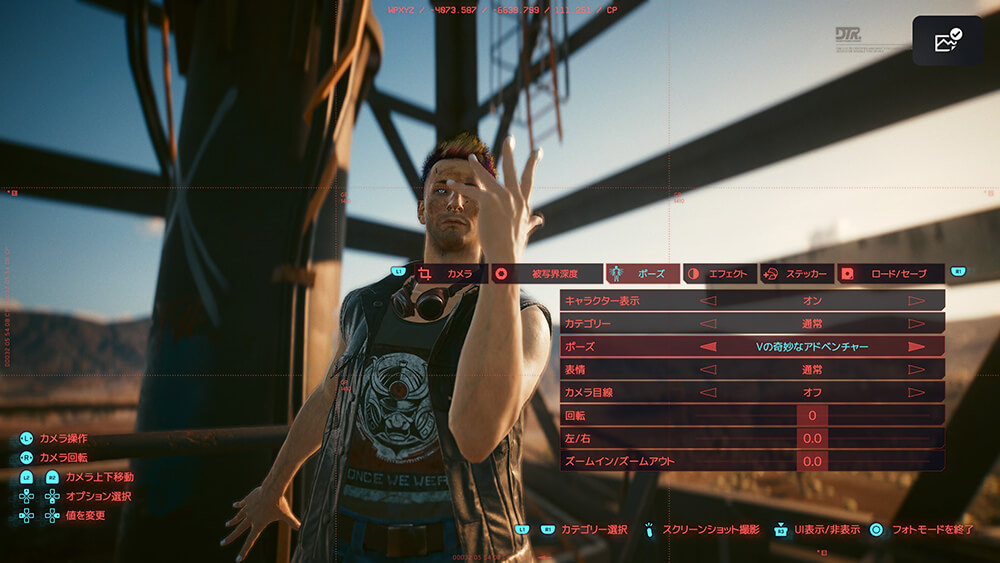Open the screenshot saved notification icon

[946, 41]
